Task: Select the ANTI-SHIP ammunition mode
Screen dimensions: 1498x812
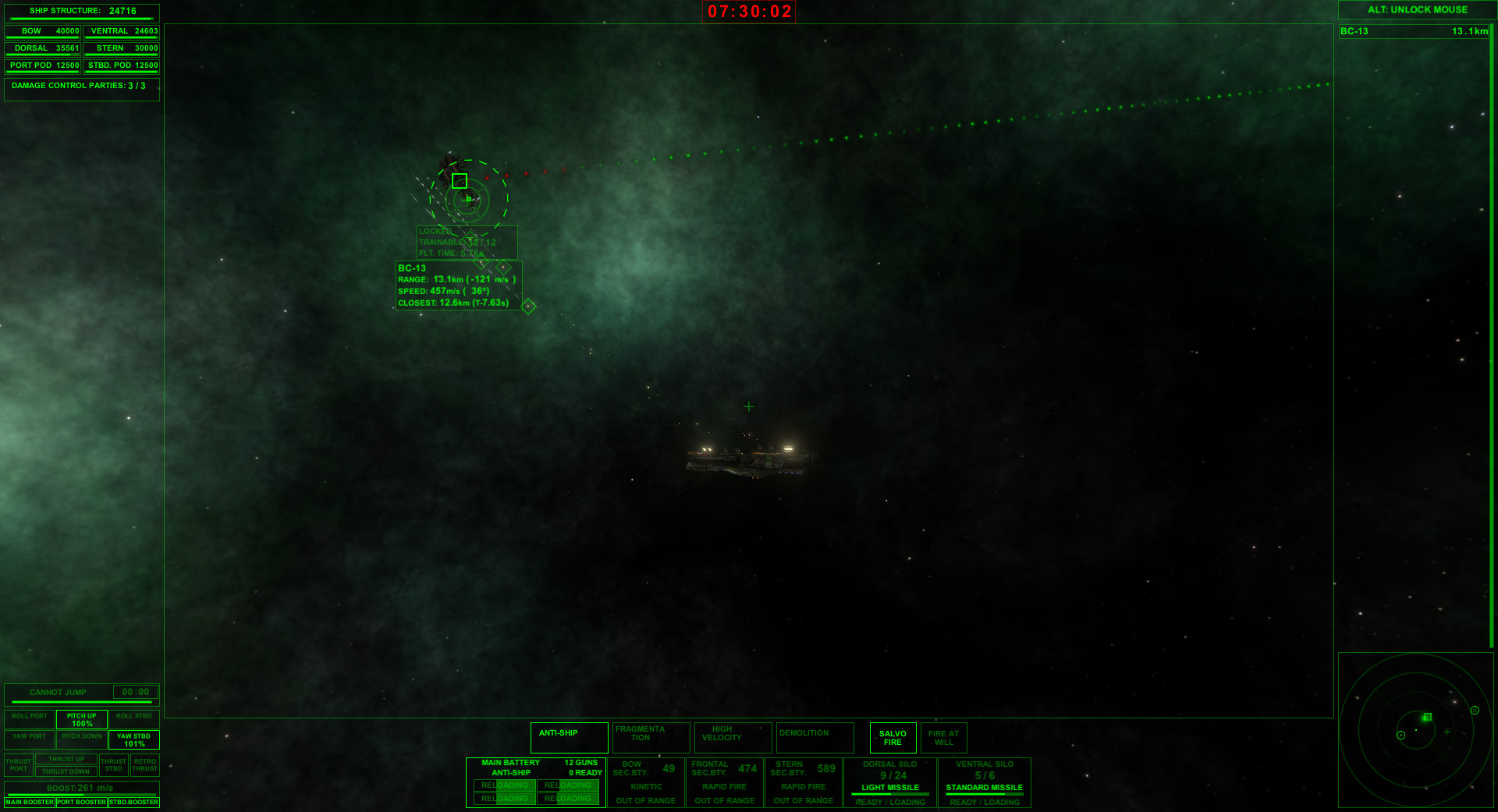Action: click(568, 736)
